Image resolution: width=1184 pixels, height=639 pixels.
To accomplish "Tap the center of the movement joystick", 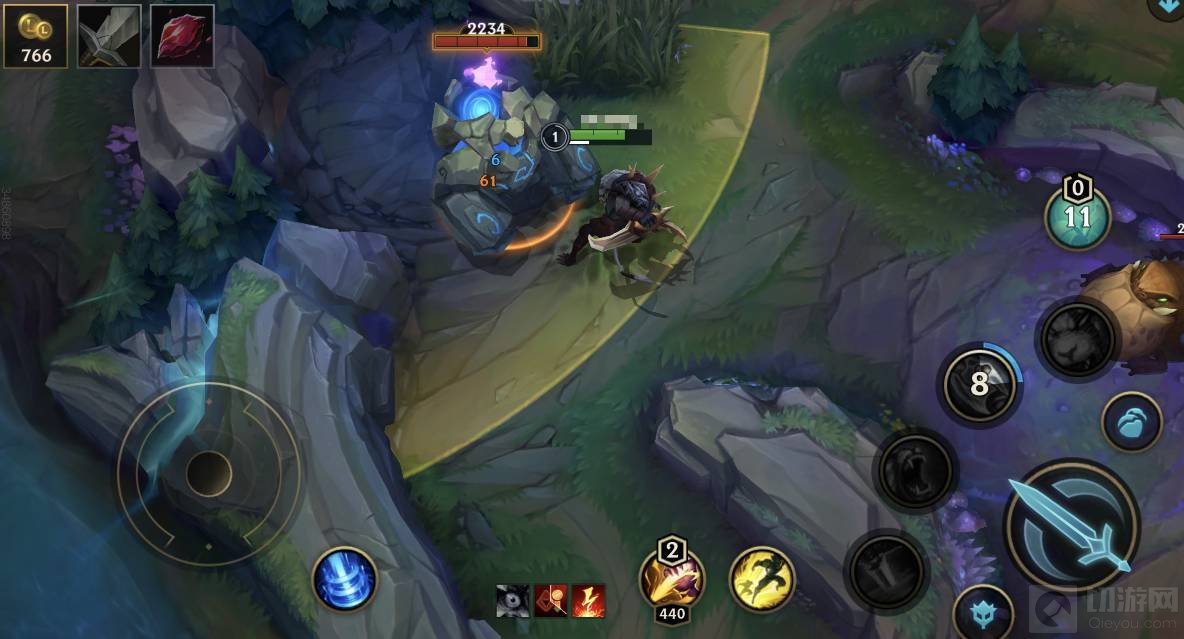I will tap(208, 472).
